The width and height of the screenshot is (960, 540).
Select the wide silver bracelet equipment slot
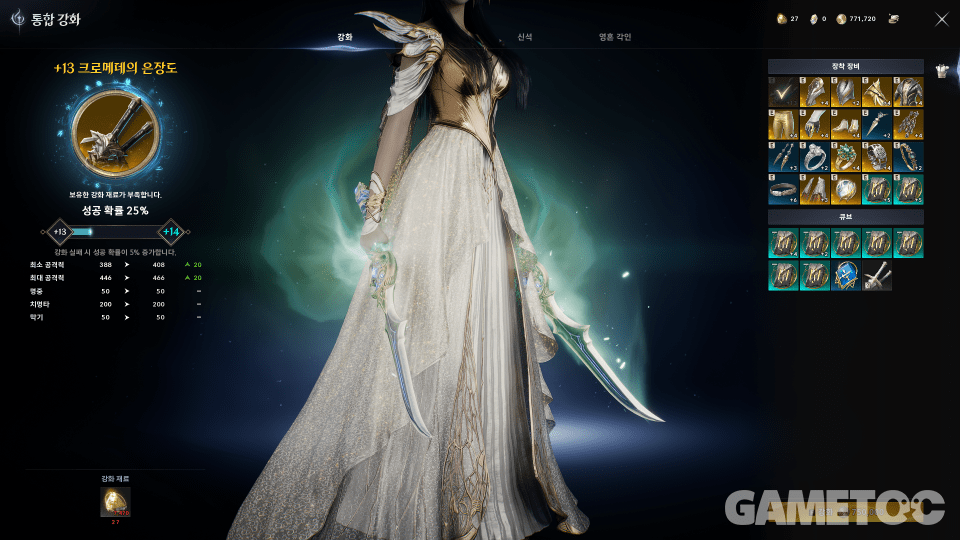point(877,156)
